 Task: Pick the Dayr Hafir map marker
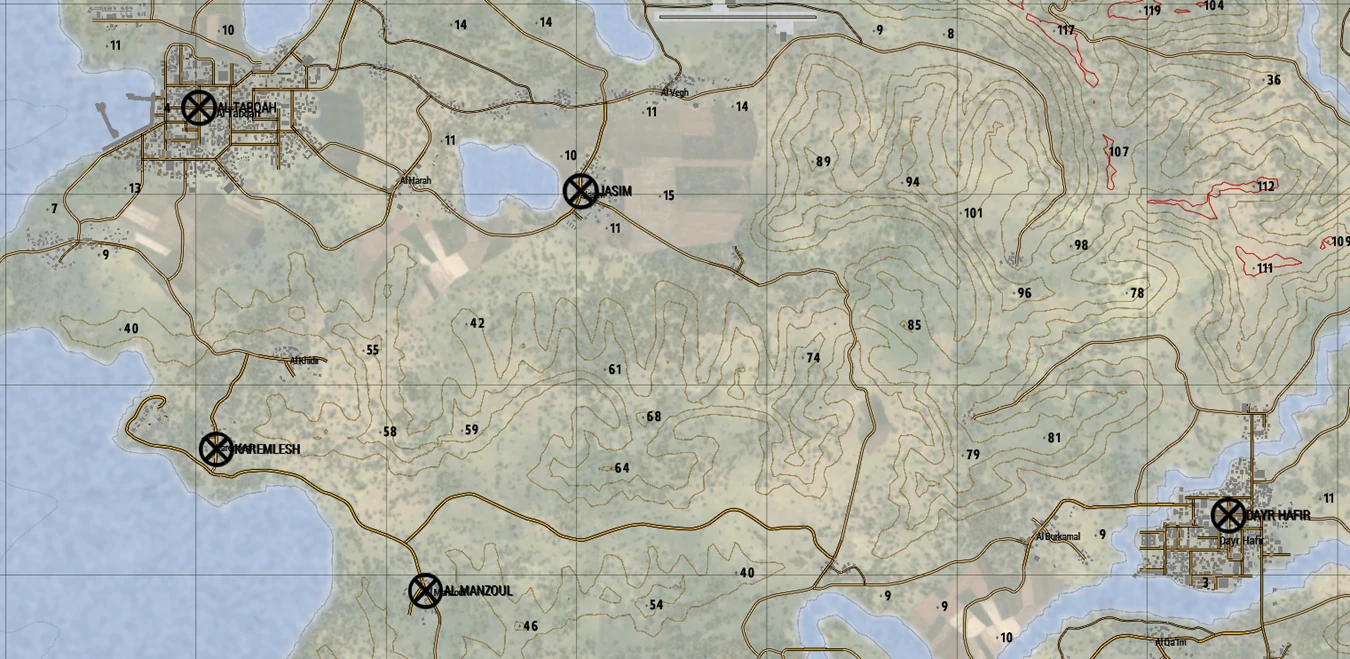(x=1228, y=515)
